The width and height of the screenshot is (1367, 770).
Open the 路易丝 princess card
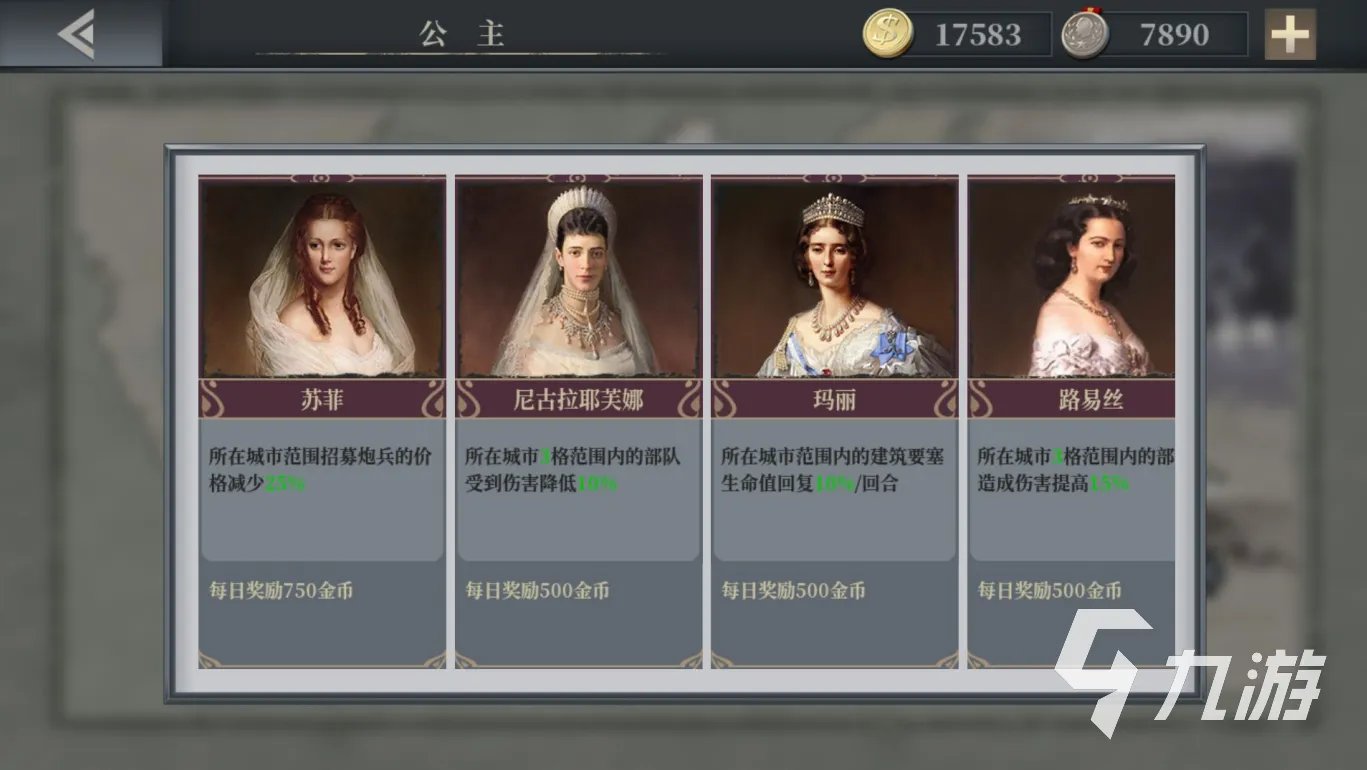point(1074,420)
